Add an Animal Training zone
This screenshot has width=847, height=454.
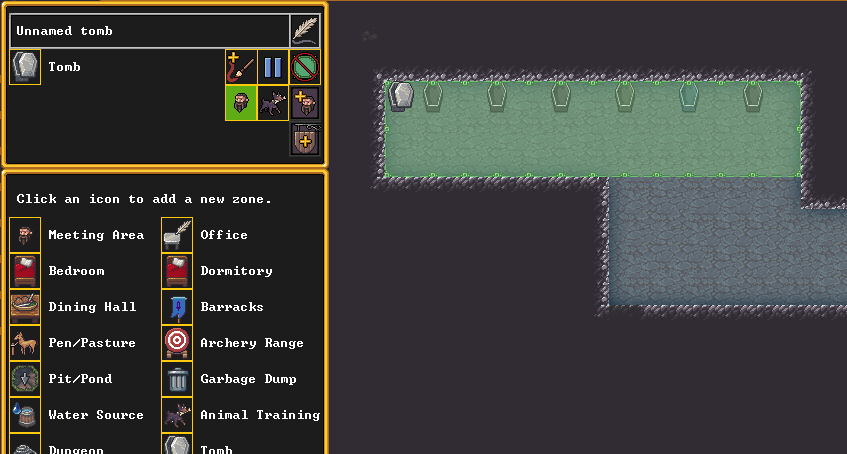(177, 415)
